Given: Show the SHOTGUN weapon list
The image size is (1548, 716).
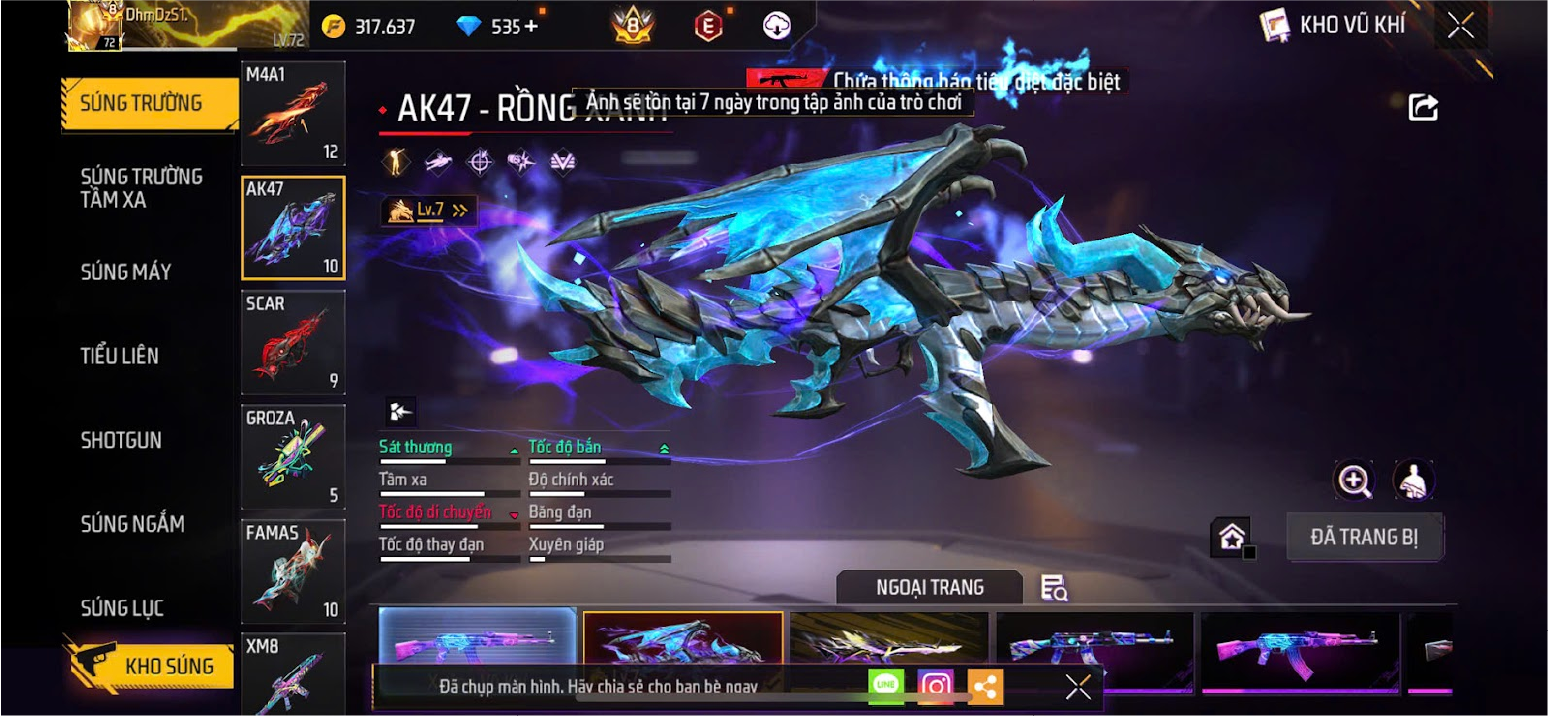Looking at the screenshot, I should [121, 440].
